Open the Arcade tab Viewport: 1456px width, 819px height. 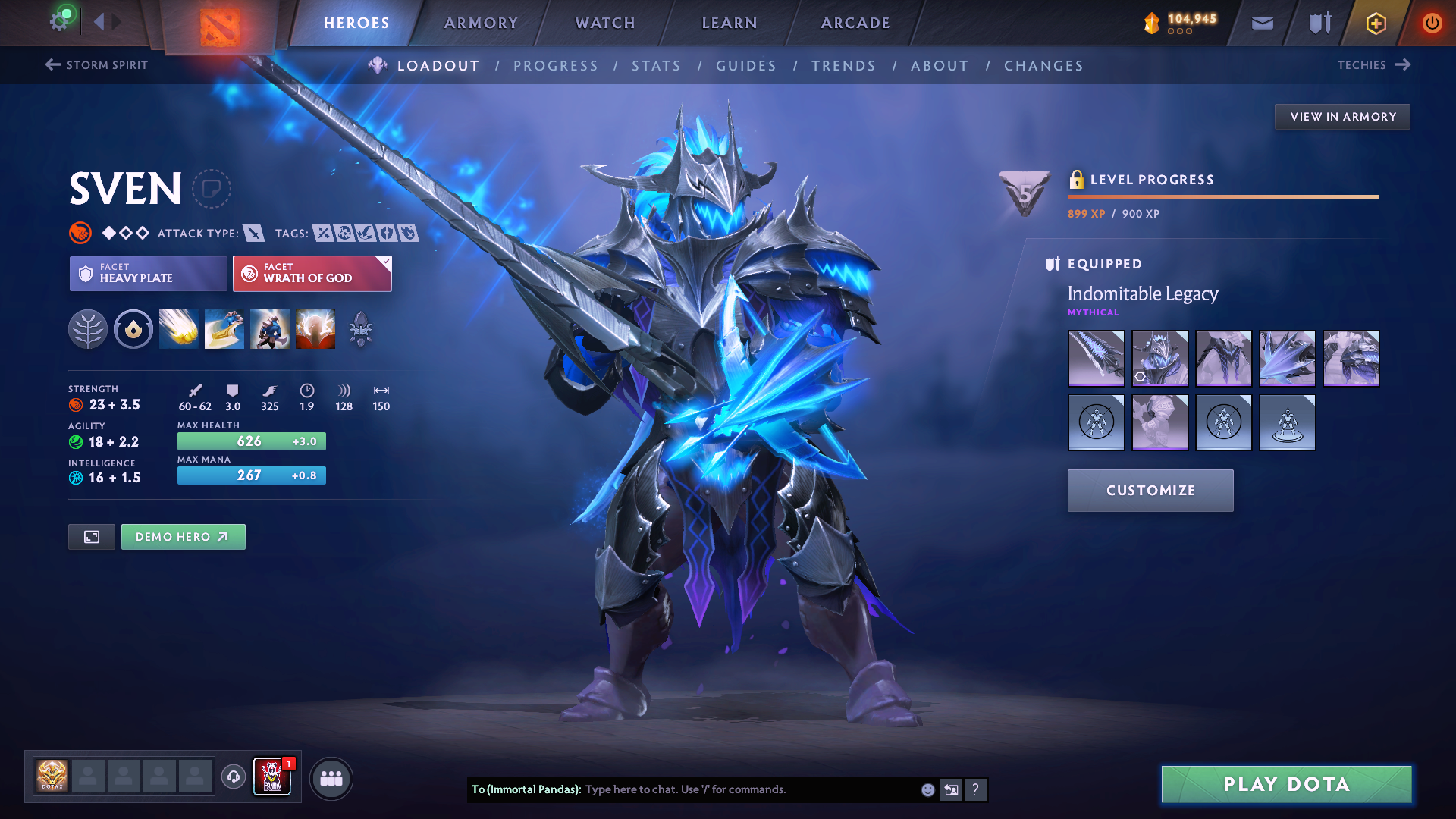click(x=855, y=23)
